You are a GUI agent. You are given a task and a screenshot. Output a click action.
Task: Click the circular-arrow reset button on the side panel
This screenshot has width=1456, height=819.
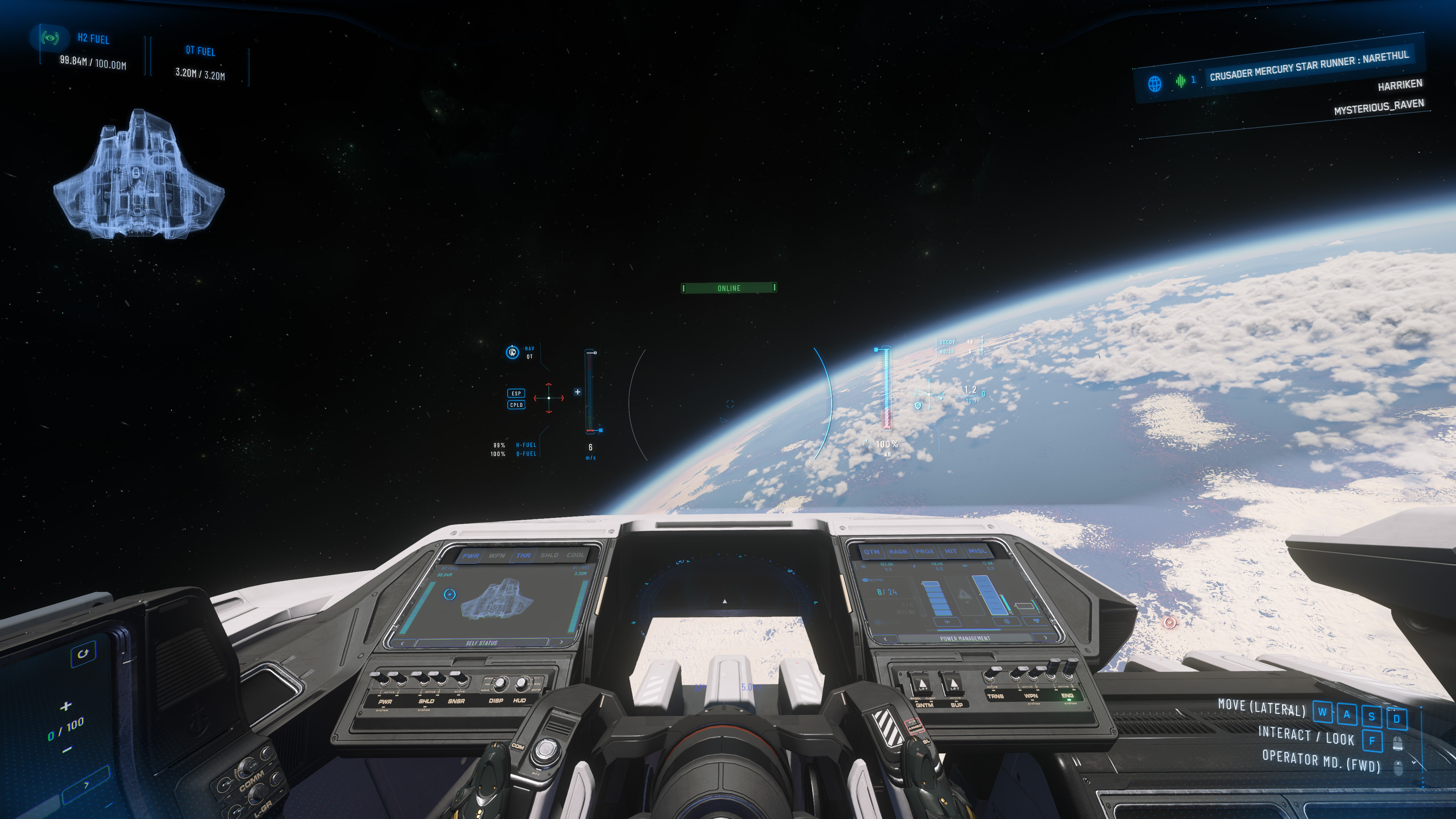(x=83, y=653)
